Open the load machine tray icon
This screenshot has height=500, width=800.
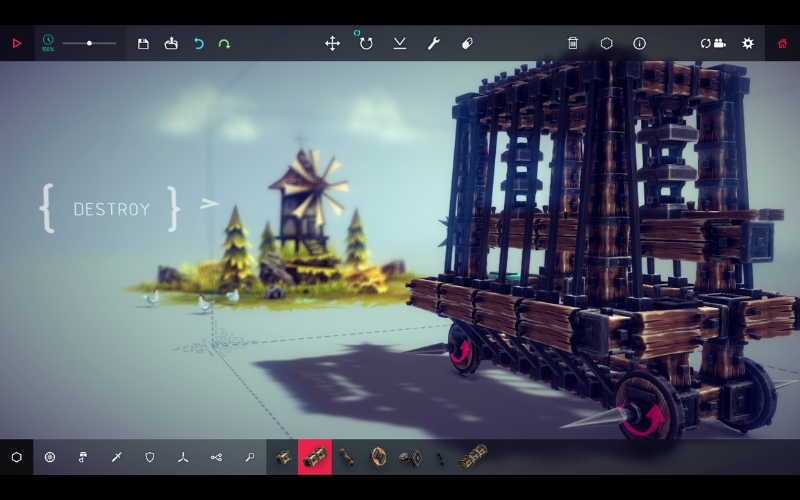(x=171, y=43)
